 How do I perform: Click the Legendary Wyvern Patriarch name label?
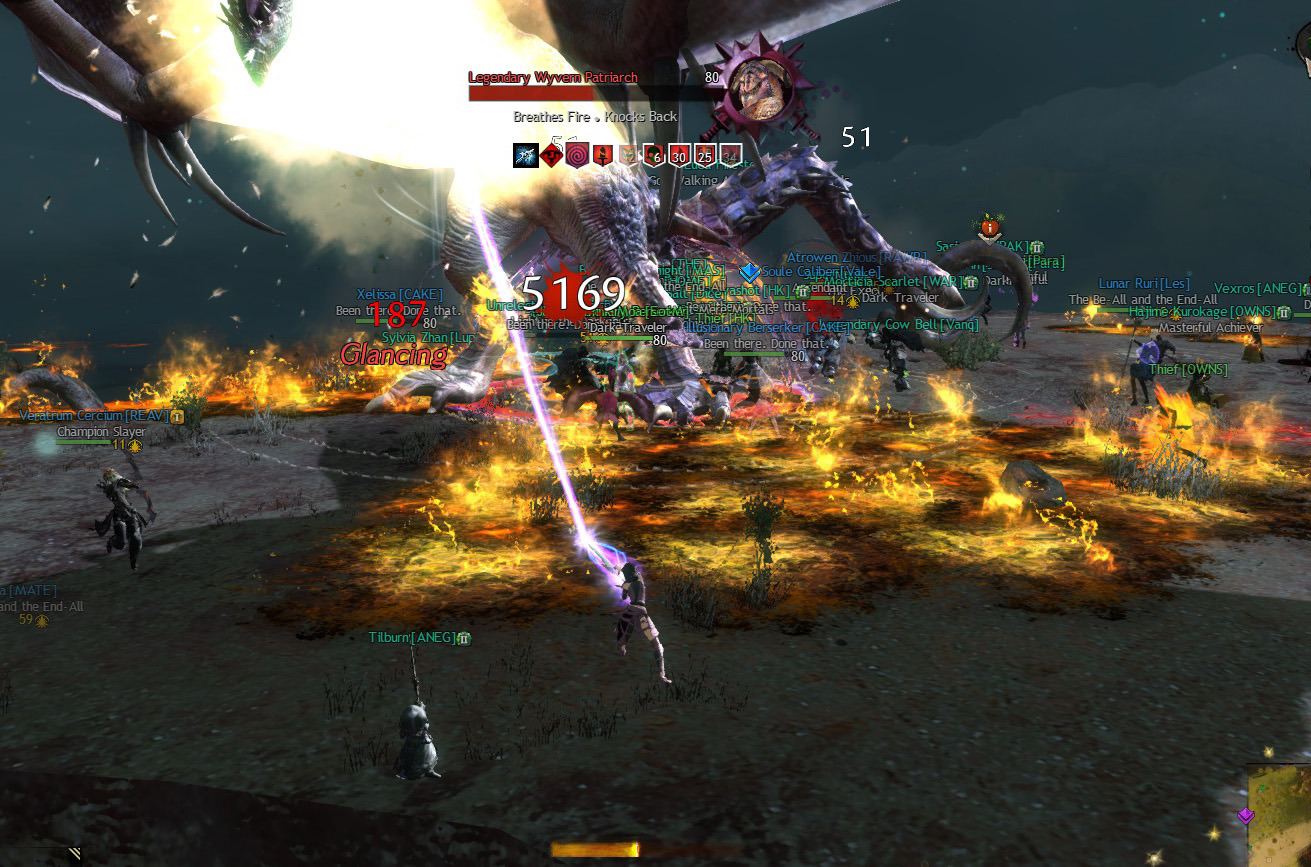point(553,77)
